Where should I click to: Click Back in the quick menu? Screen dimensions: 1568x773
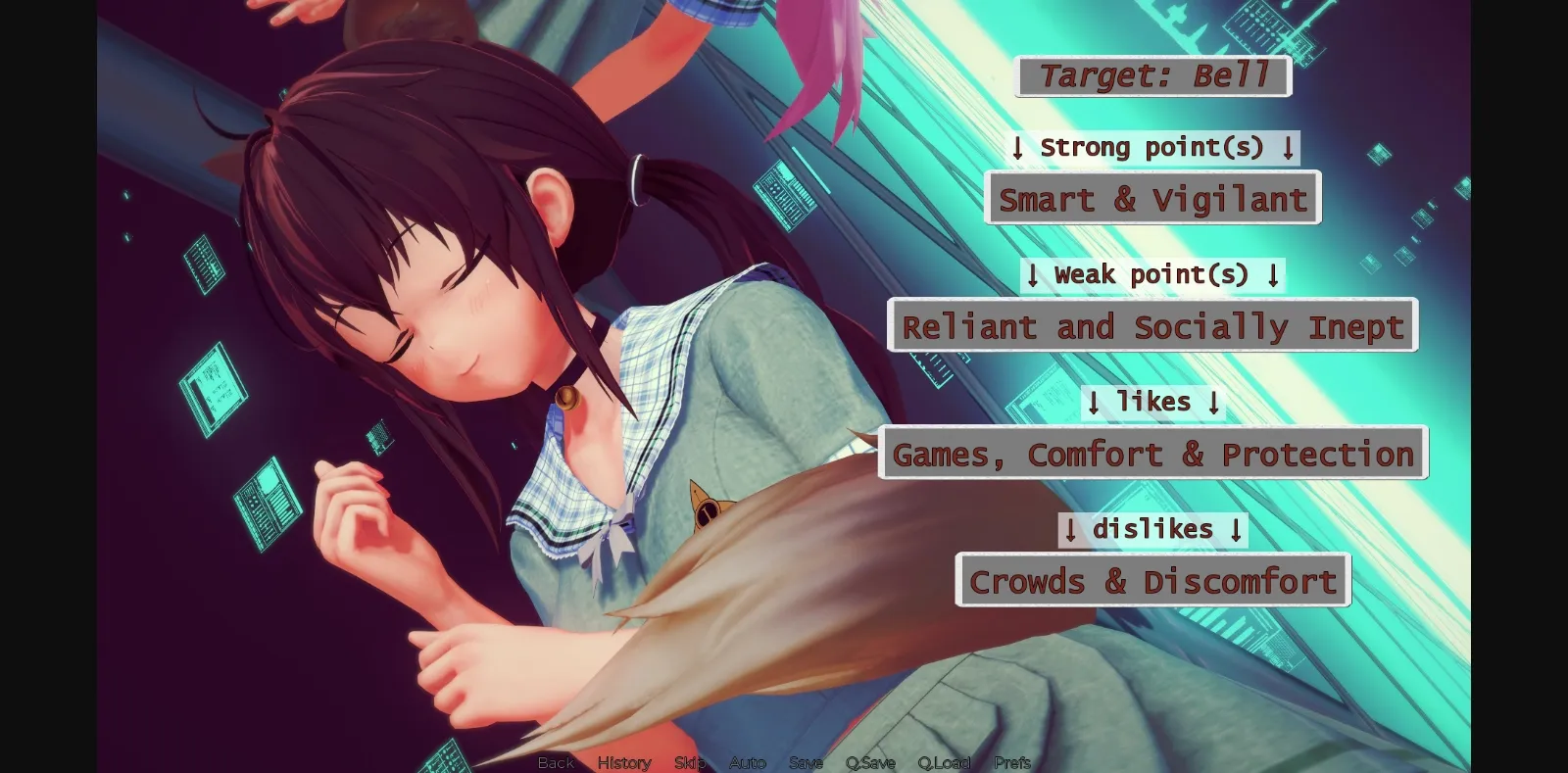click(555, 762)
